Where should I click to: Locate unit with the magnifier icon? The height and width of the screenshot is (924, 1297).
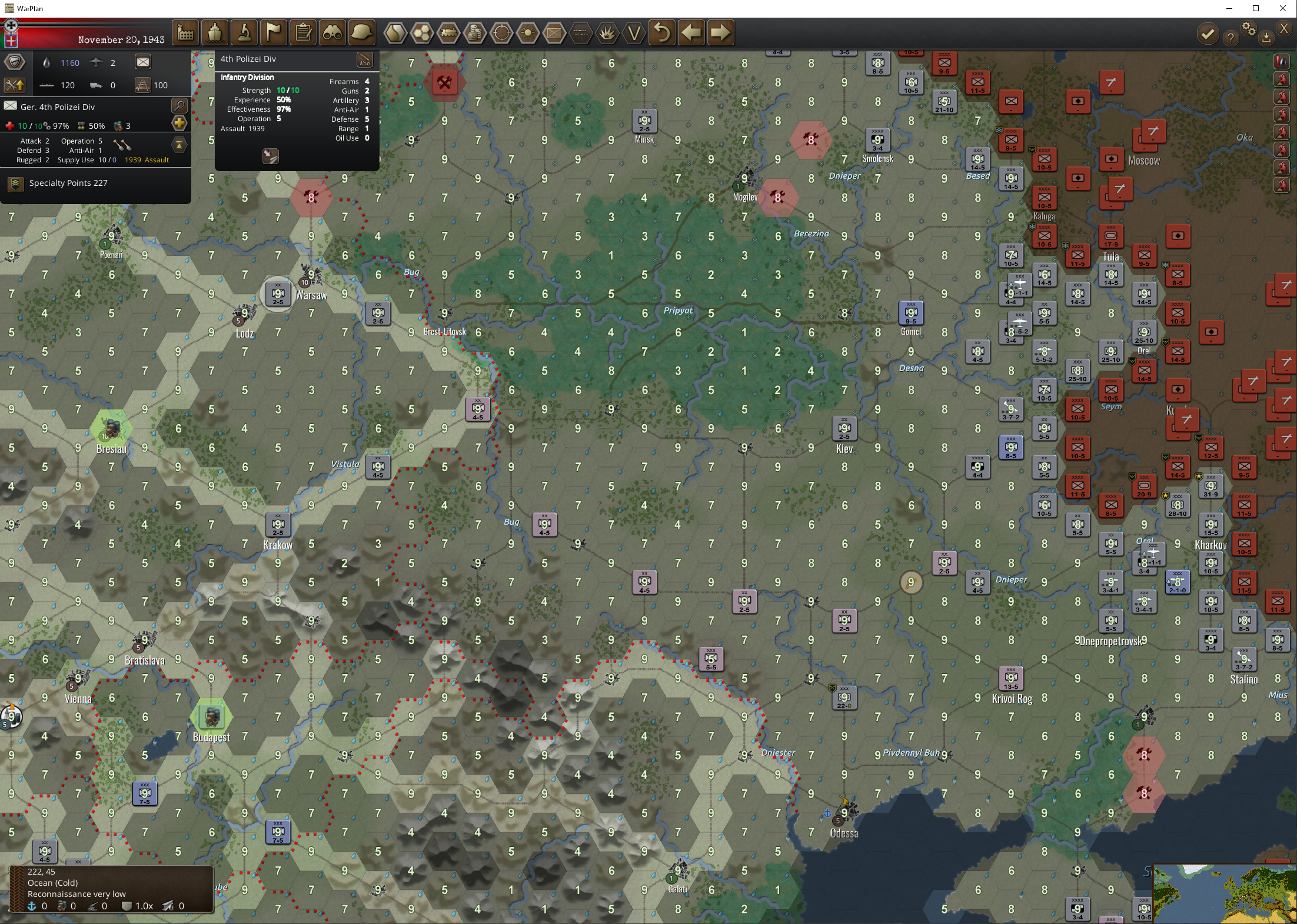click(x=179, y=105)
